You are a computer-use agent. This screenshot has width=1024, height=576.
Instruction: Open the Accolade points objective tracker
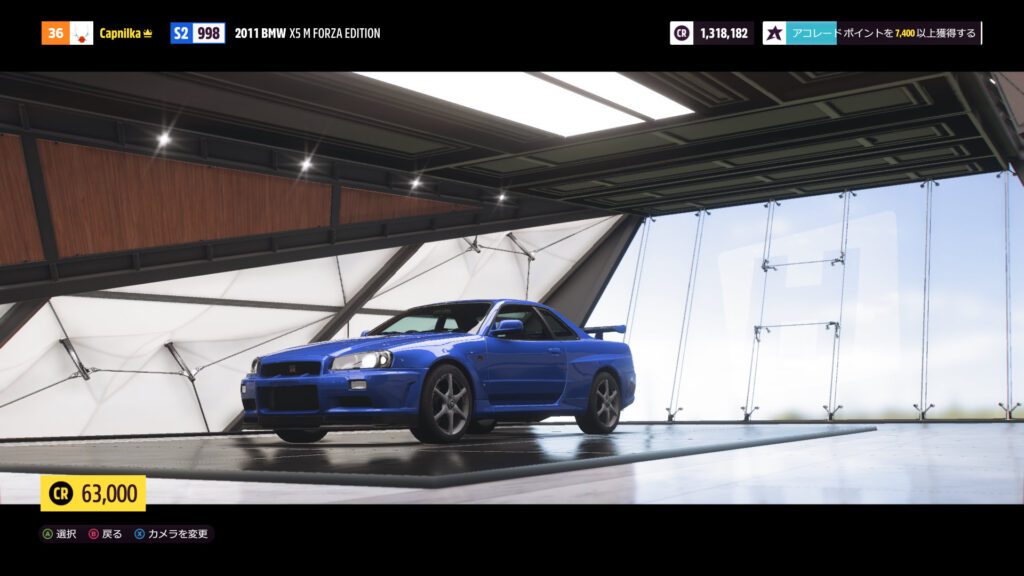(x=871, y=33)
